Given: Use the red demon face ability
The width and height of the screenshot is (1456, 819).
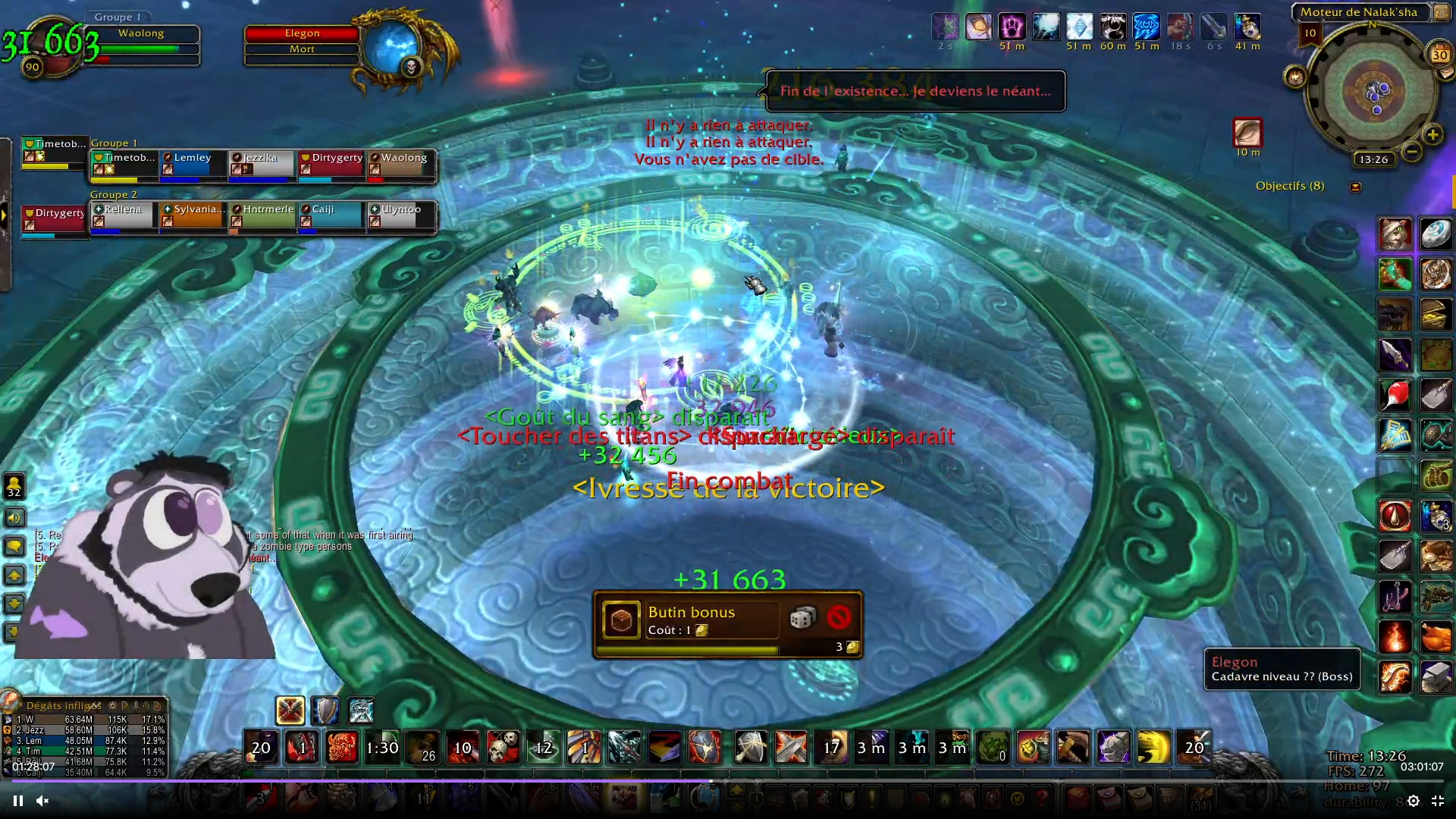Looking at the screenshot, I should [x=342, y=748].
